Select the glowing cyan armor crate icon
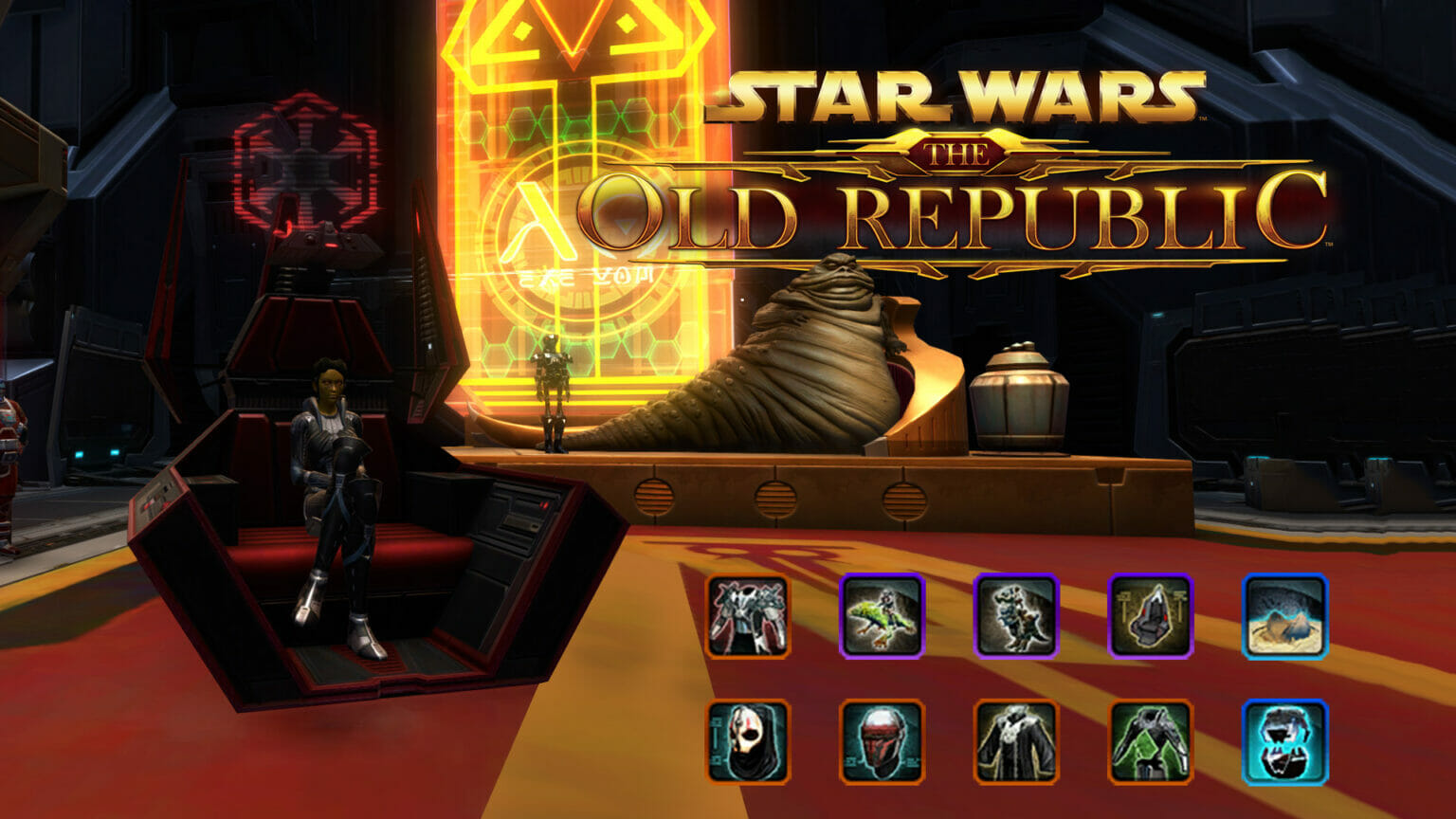The image size is (1456, 819). tap(1284, 741)
